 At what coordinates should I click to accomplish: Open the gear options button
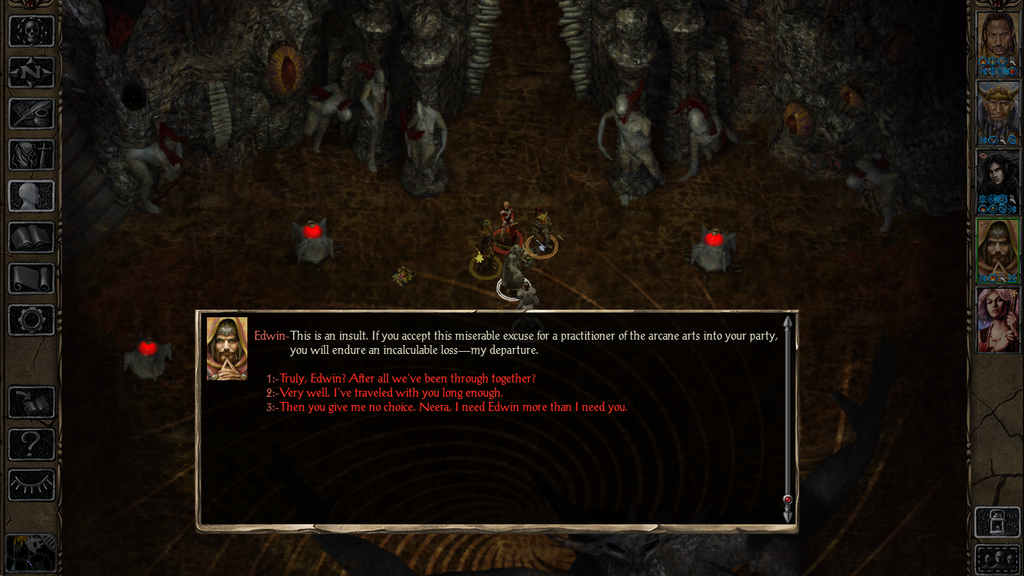coord(31,319)
